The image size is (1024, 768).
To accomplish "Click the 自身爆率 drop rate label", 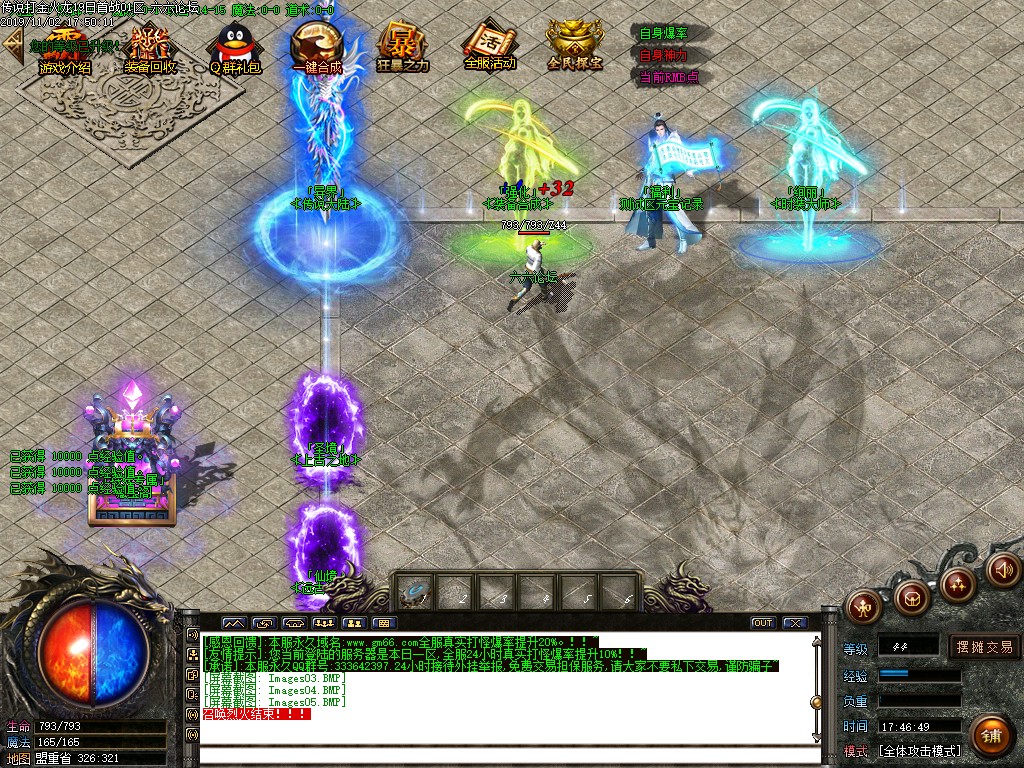I will pyautogui.click(x=663, y=34).
